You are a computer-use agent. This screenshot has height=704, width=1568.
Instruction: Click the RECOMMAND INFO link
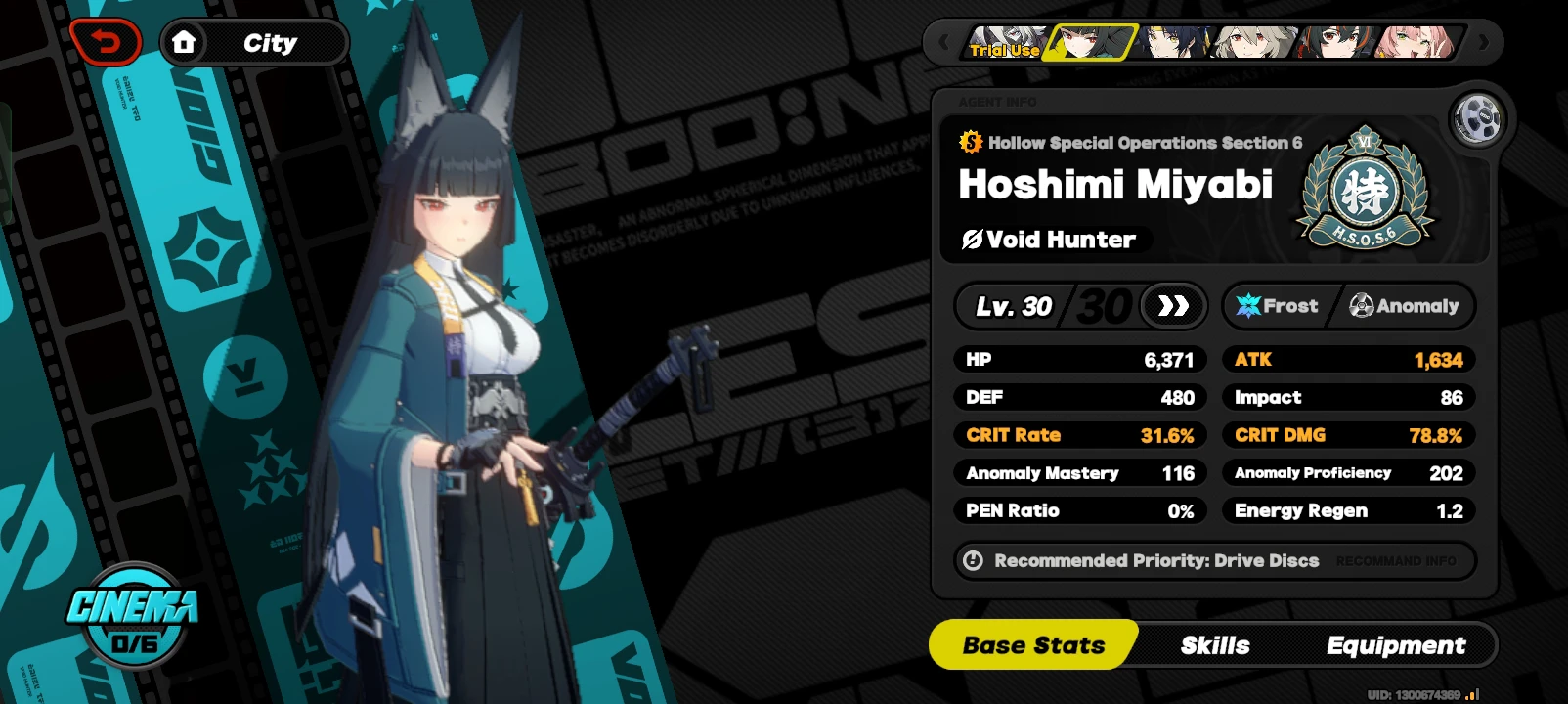(x=1400, y=560)
